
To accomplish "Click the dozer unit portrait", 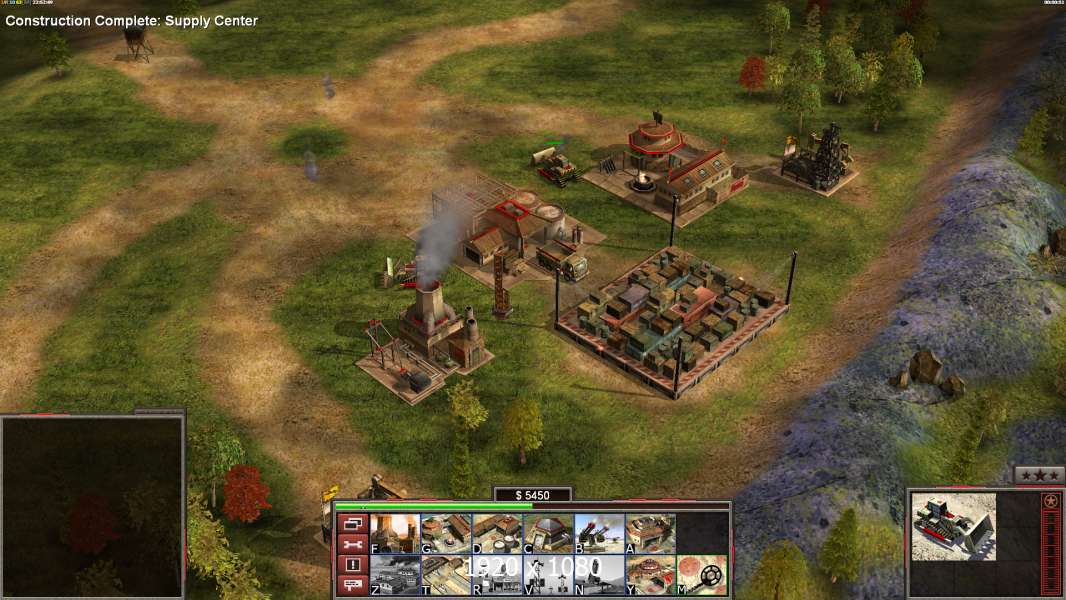I will pos(954,526).
